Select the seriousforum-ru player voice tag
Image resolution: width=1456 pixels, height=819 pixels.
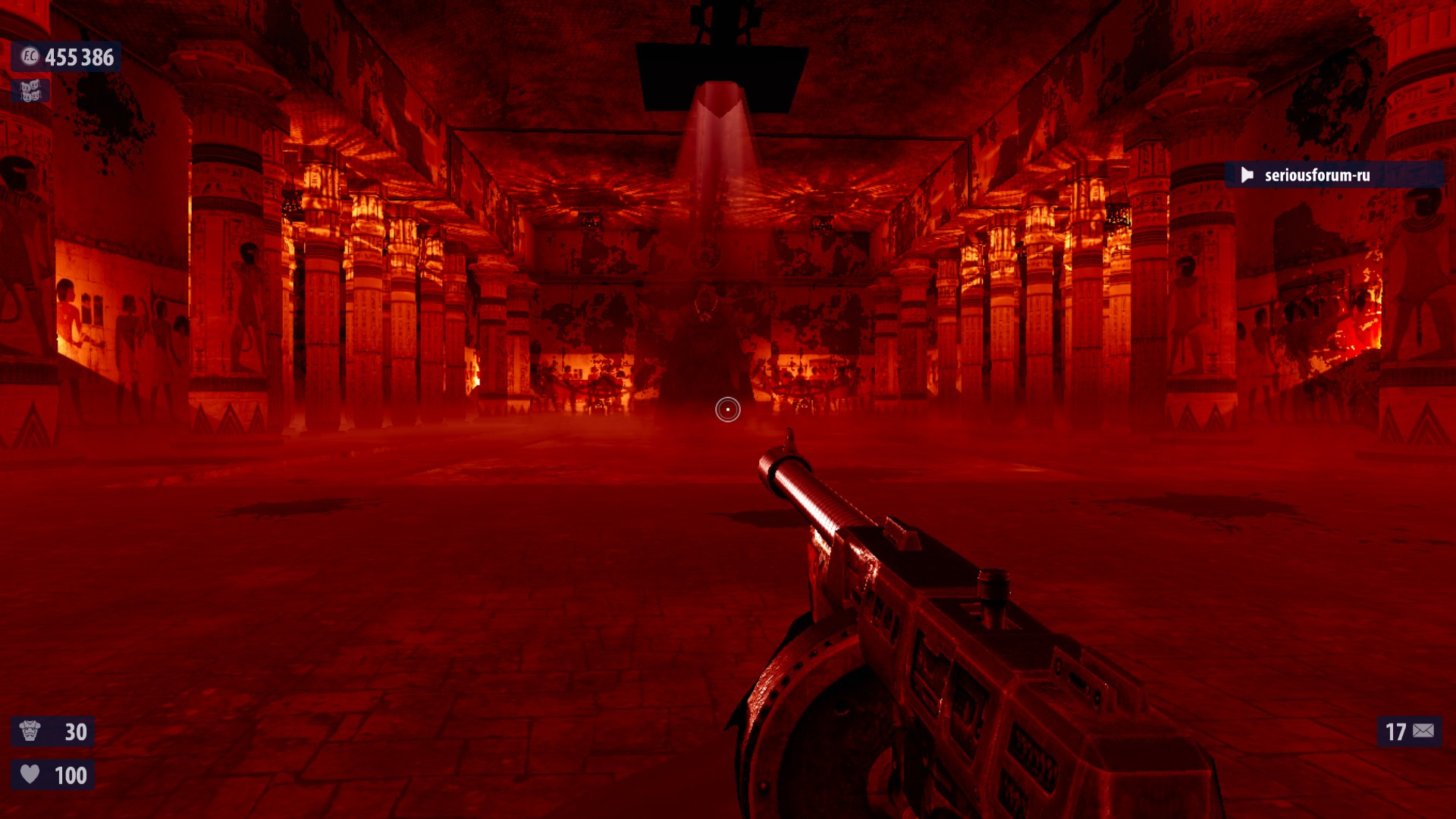coord(1316,175)
